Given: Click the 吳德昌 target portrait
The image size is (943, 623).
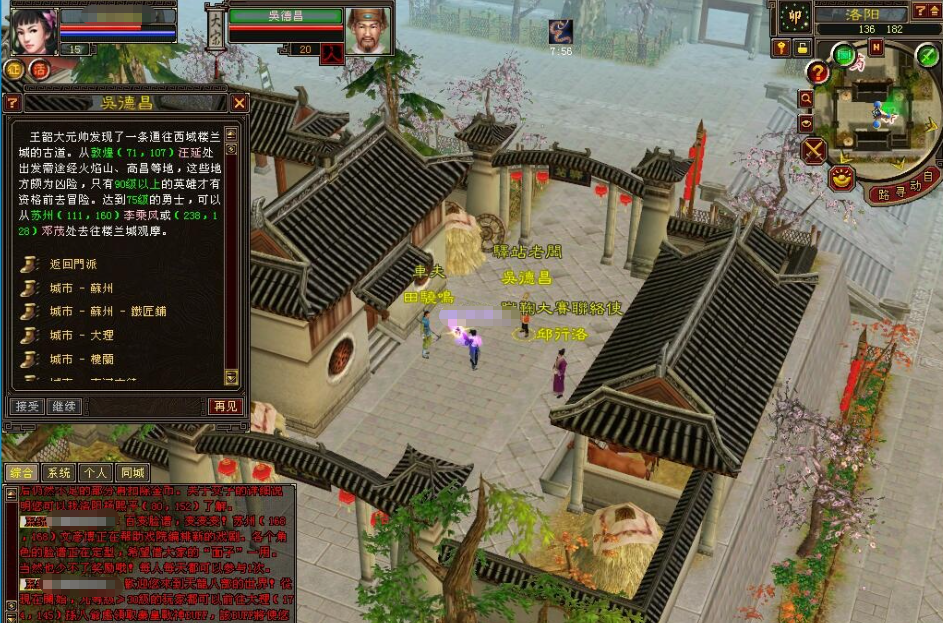Looking at the screenshot, I should (x=367, y=31).
